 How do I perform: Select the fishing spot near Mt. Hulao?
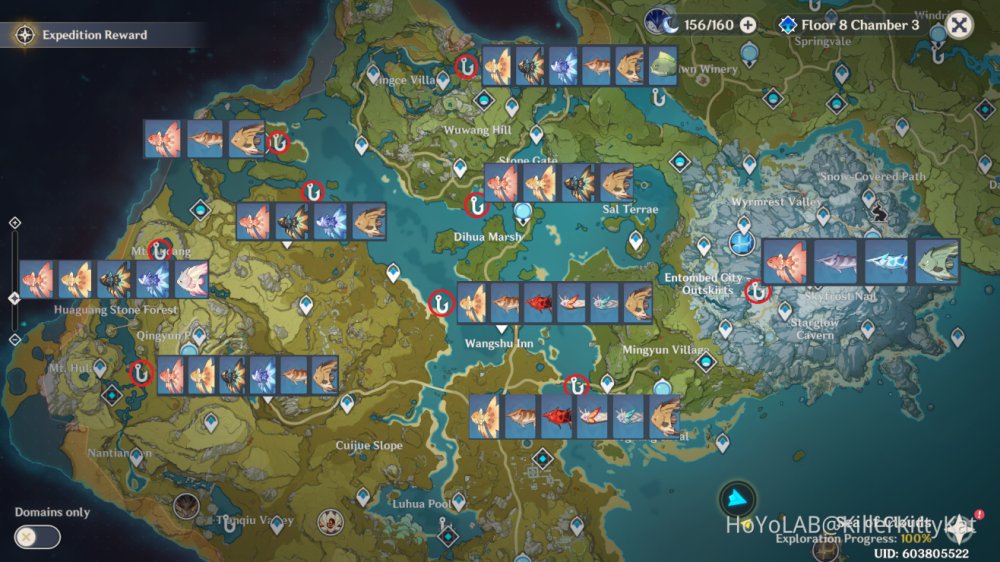click(141, 373)
